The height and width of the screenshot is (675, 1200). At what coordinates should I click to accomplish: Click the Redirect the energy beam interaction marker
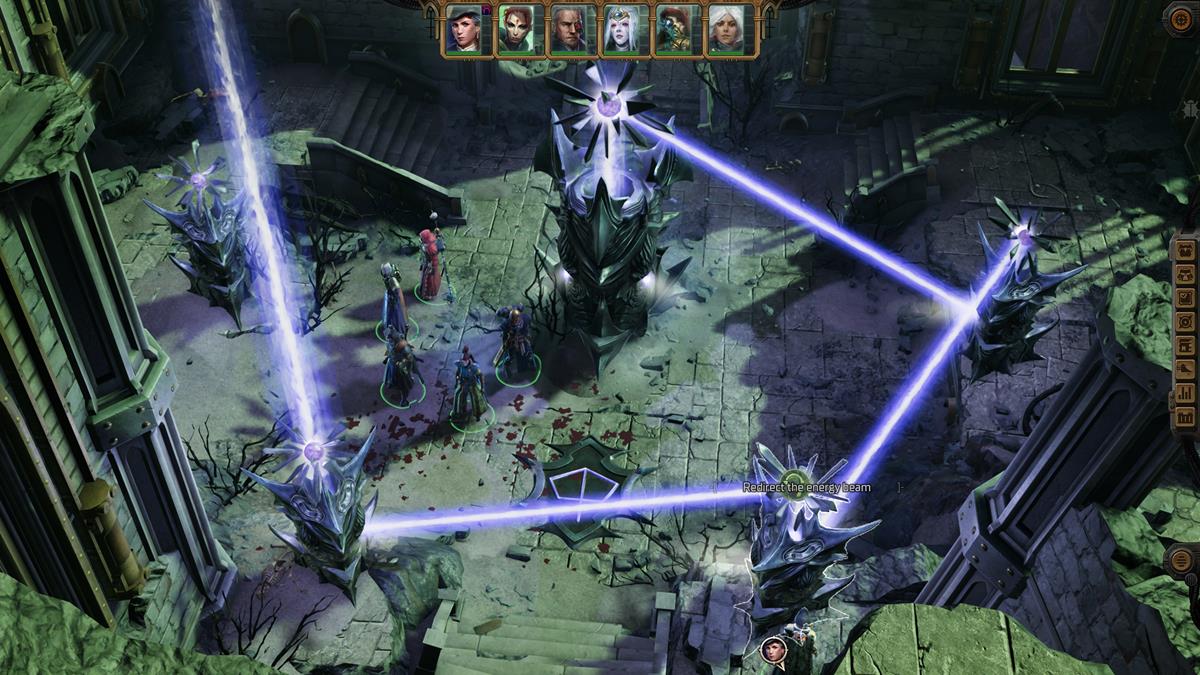(x=795, y=479)
